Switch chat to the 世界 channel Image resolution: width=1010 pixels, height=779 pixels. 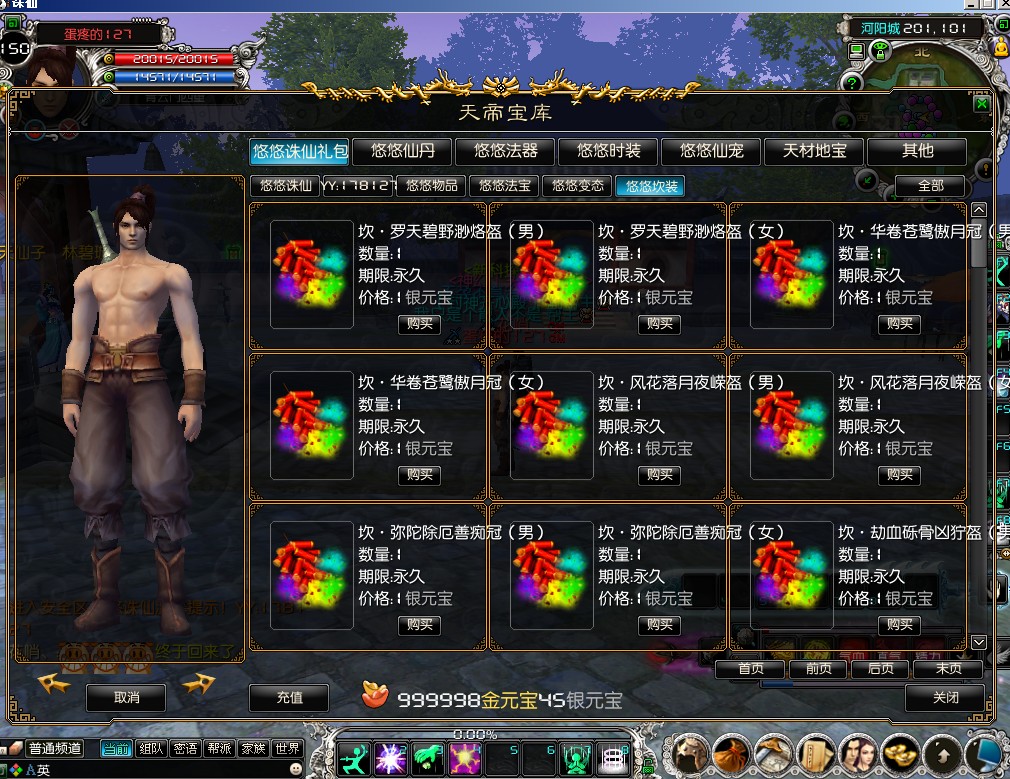point(287,749)
